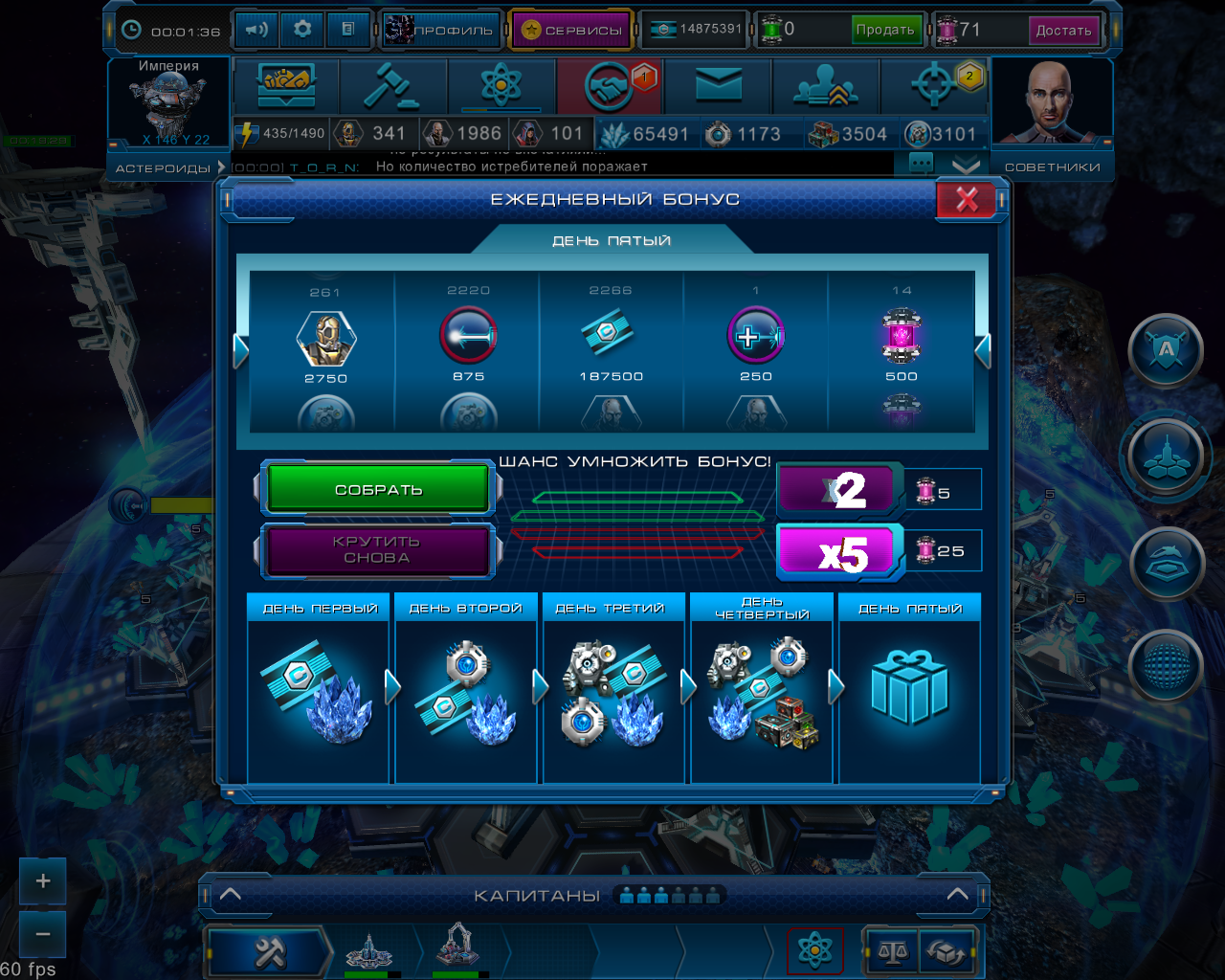This screenshot has width=1225, height=980.
Task: Open the СОВЕТНИКИ advisors portrait
Action: point(1051,103)
